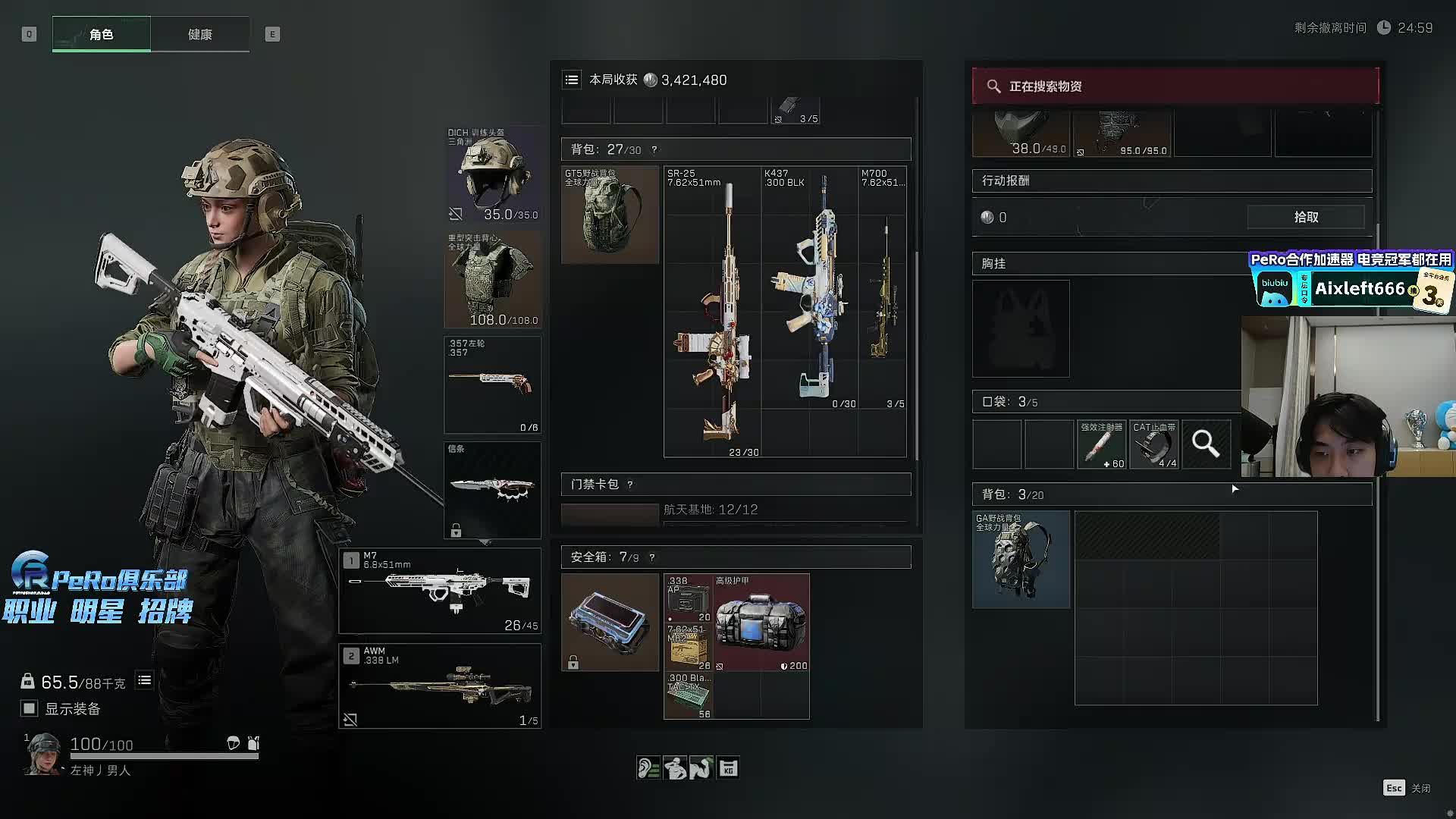Open the heavy assault armor slot

(492, 279)
